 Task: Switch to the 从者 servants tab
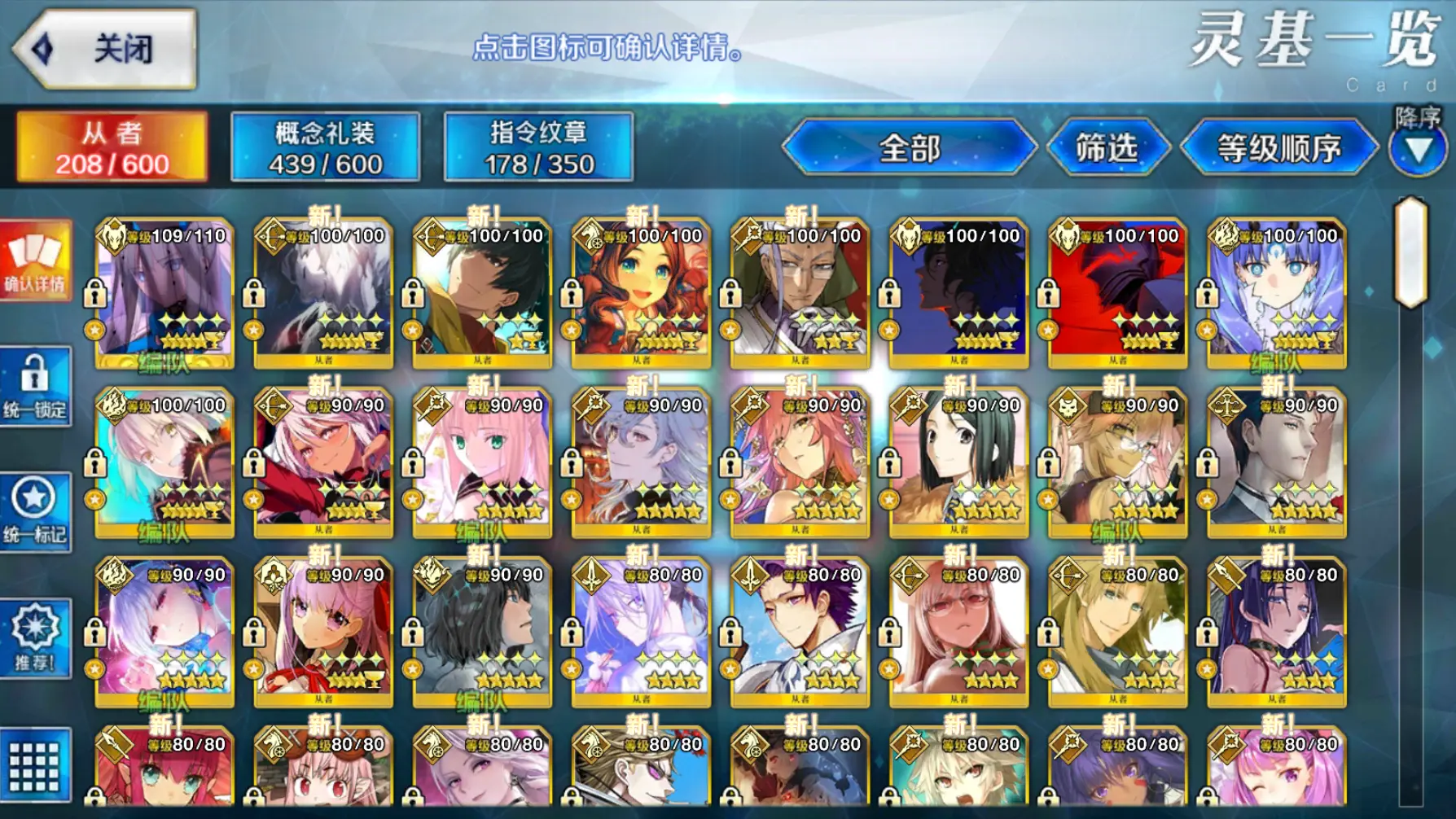(x=112, y=147)
